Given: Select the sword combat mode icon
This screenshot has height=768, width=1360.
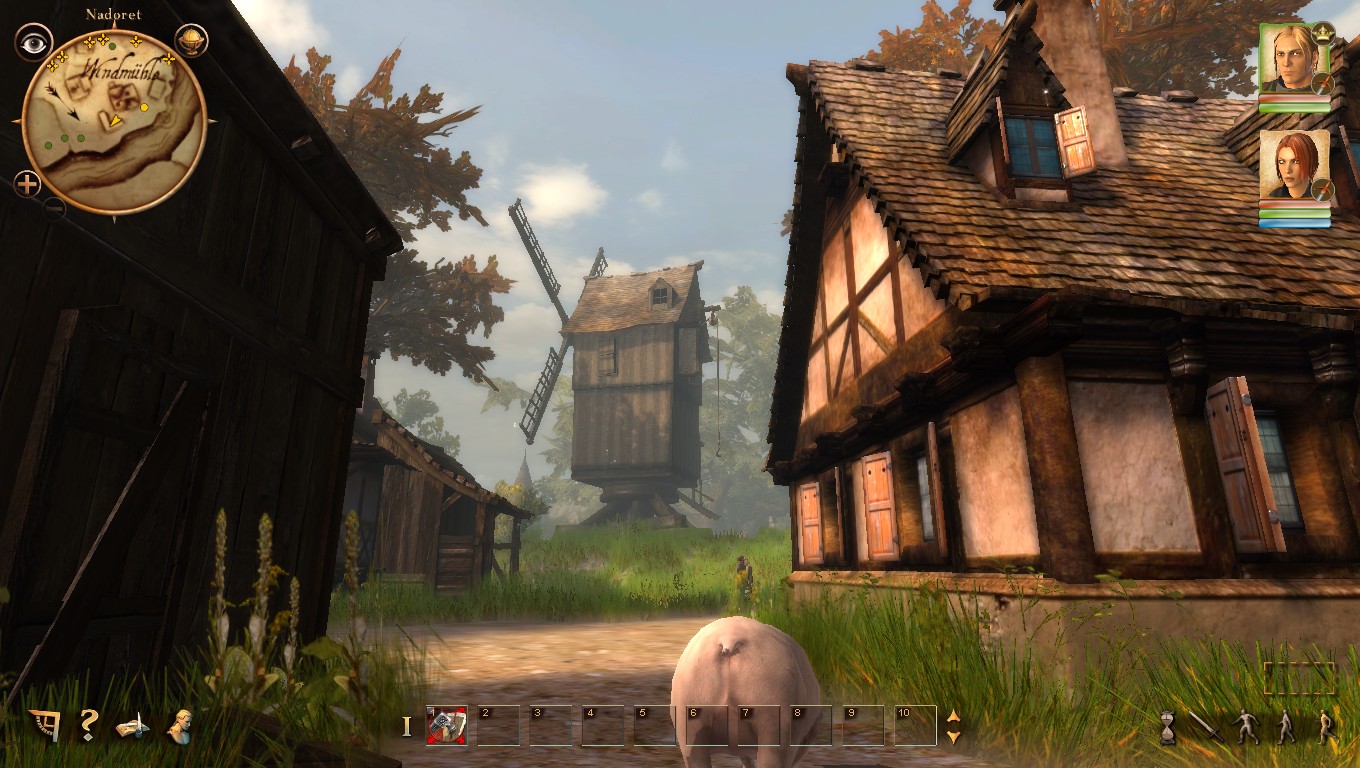Looking at the screenshot, I should pyautogui.click(x=1205, y=725).
